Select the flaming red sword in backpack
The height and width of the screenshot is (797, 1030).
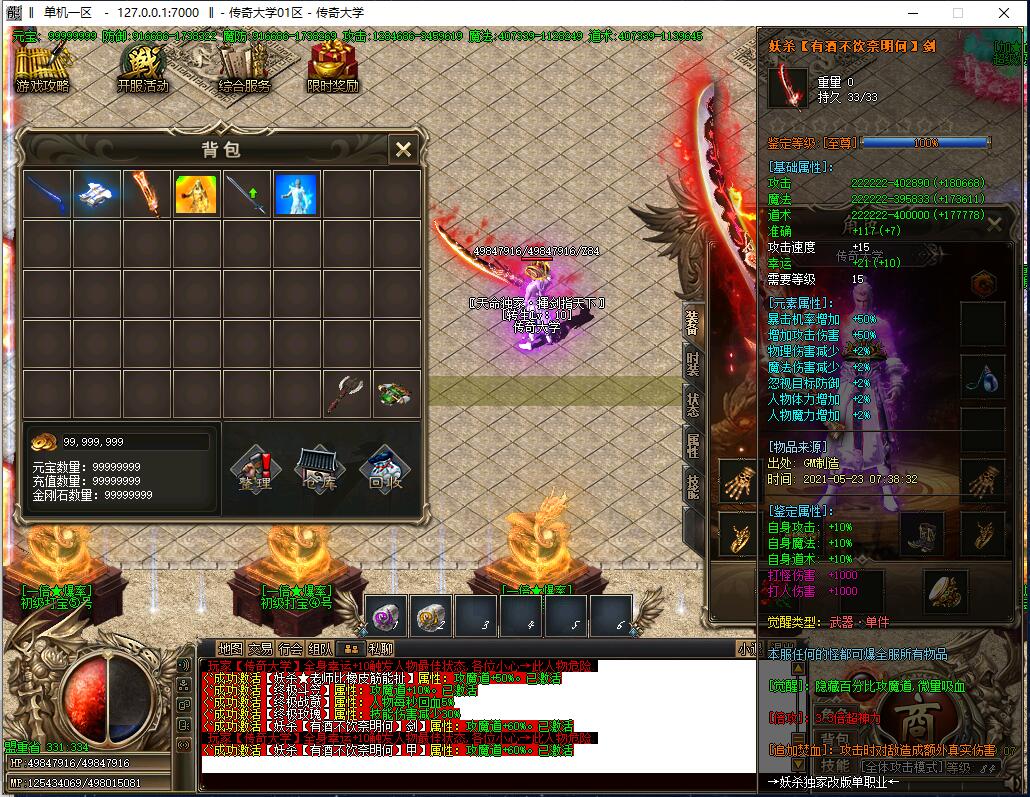point(147,194)
